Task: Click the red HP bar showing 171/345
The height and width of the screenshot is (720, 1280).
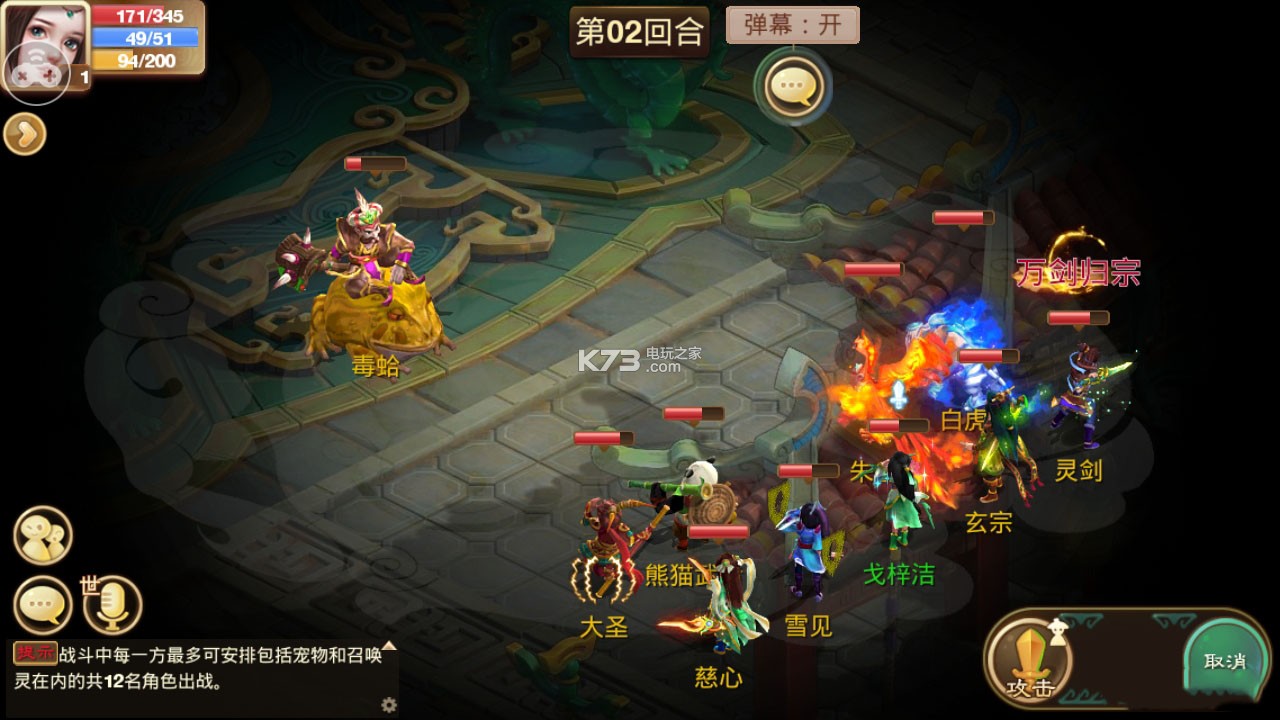Action: [146, 16]
